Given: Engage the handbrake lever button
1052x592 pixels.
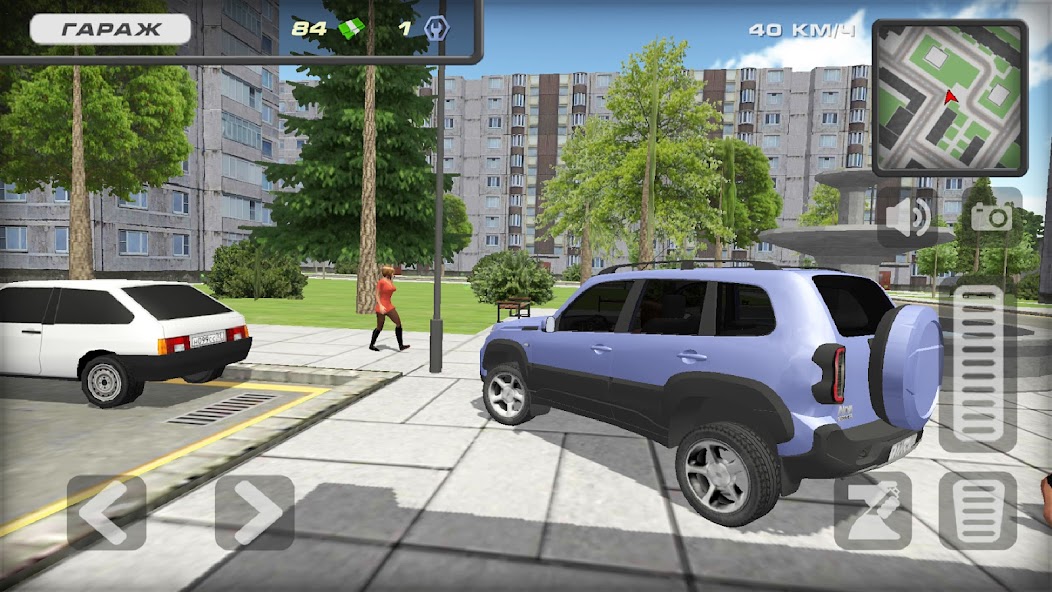Looking at the screenshot, I should click(872, 512).
